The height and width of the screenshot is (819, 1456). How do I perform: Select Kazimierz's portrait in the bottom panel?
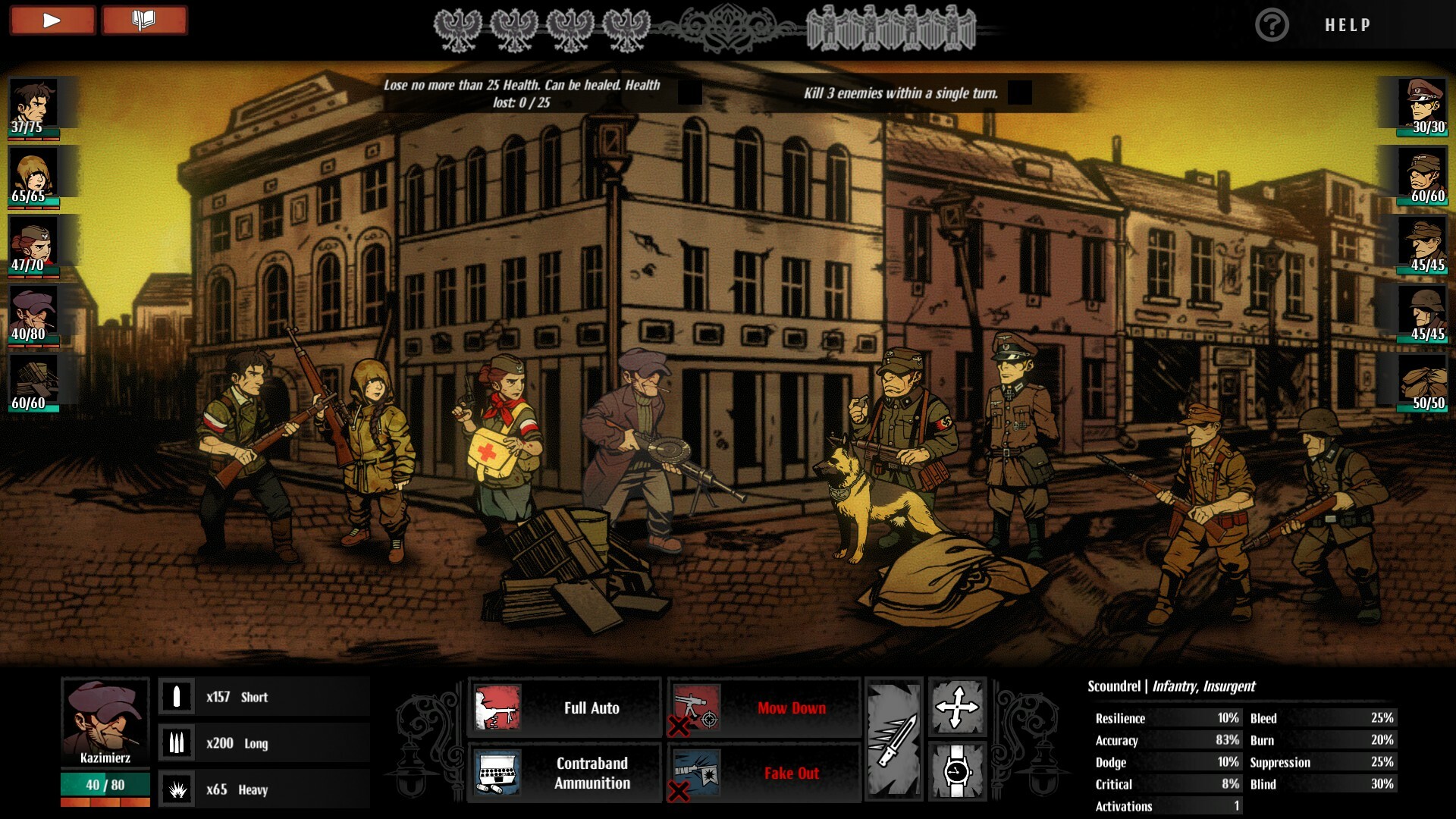point(105,720)
